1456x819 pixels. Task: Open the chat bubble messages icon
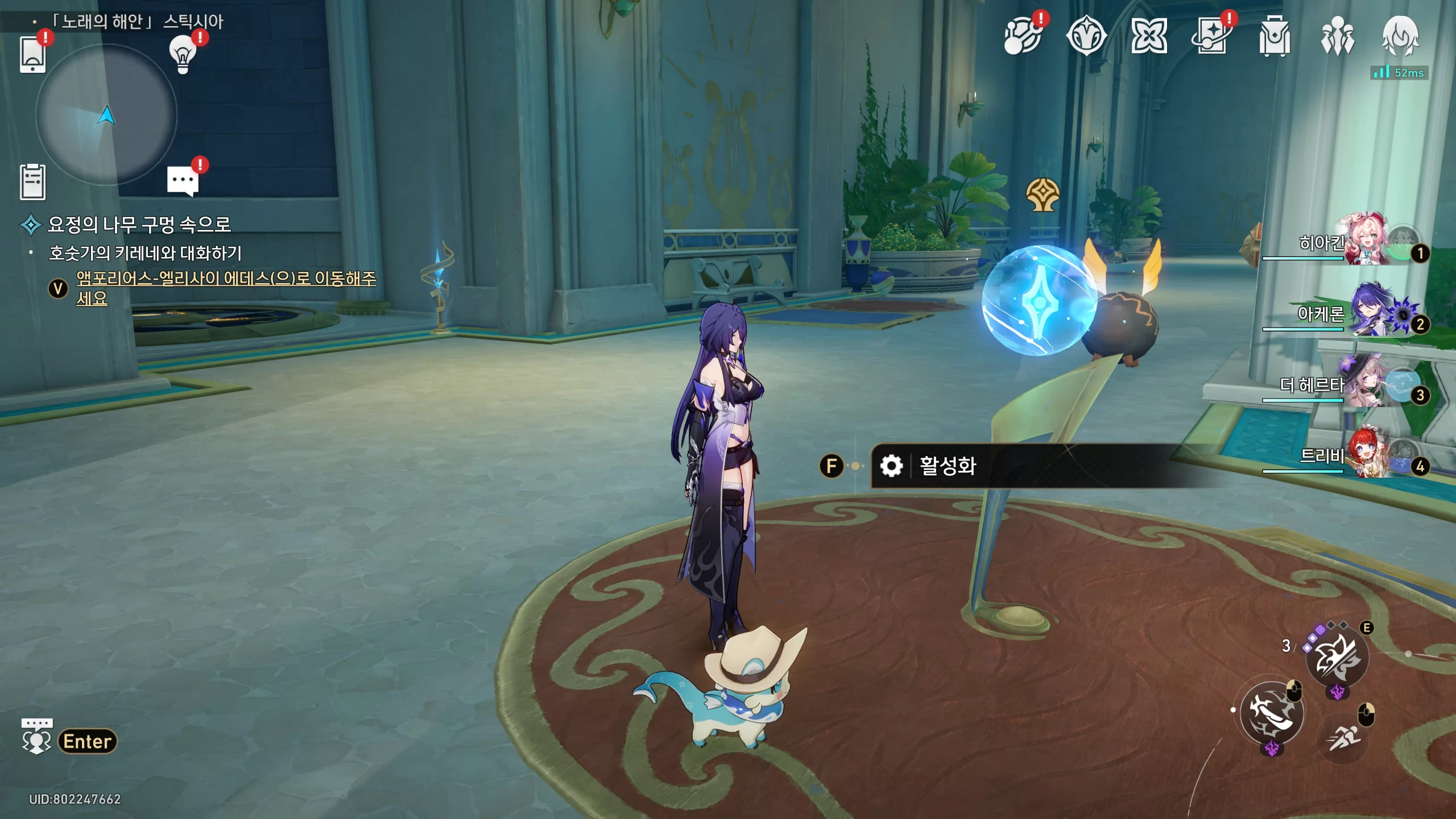click(x=183, y=180)
